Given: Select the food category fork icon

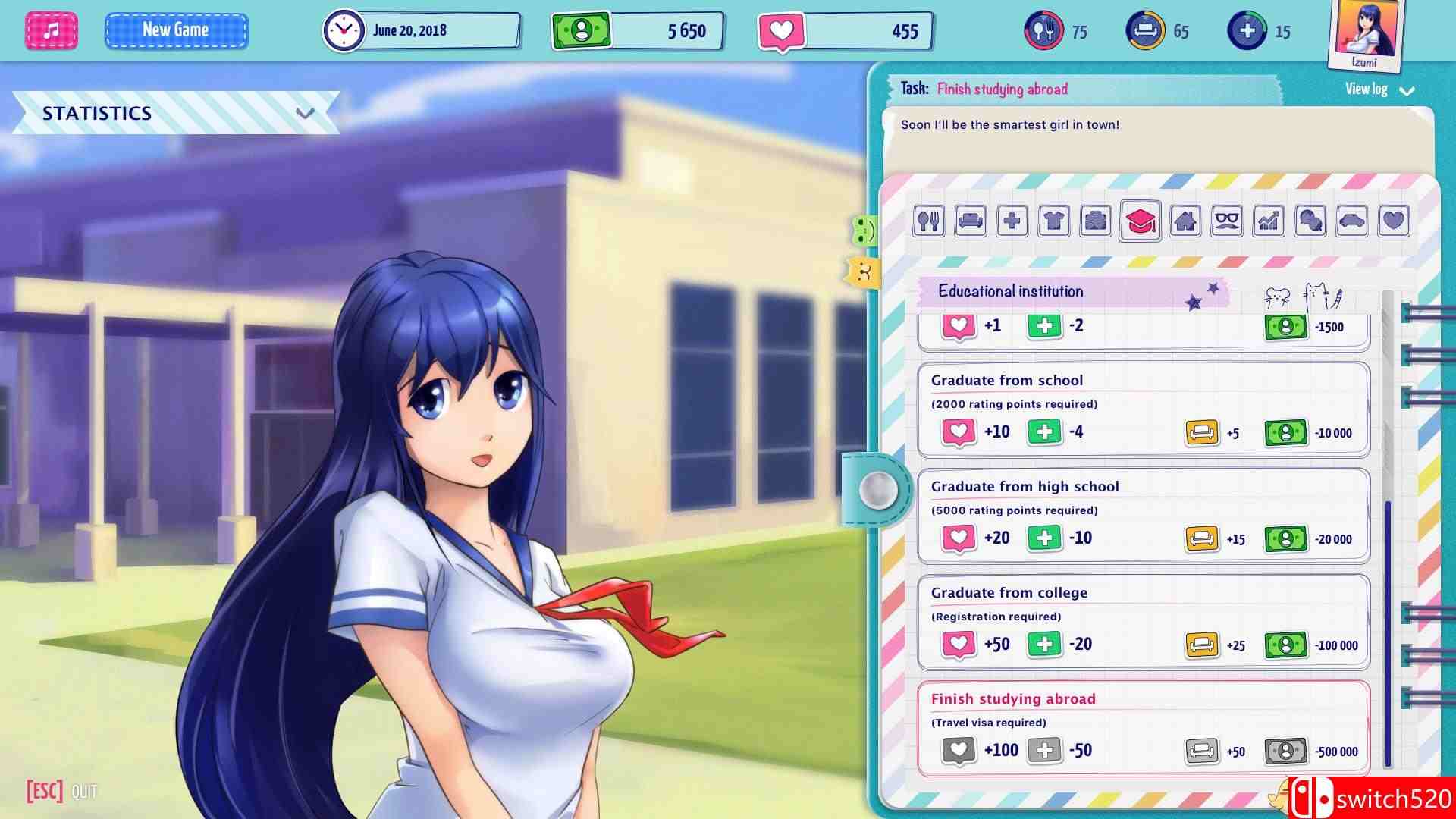Looking at the screenshot, I should [x=928, y=222].
